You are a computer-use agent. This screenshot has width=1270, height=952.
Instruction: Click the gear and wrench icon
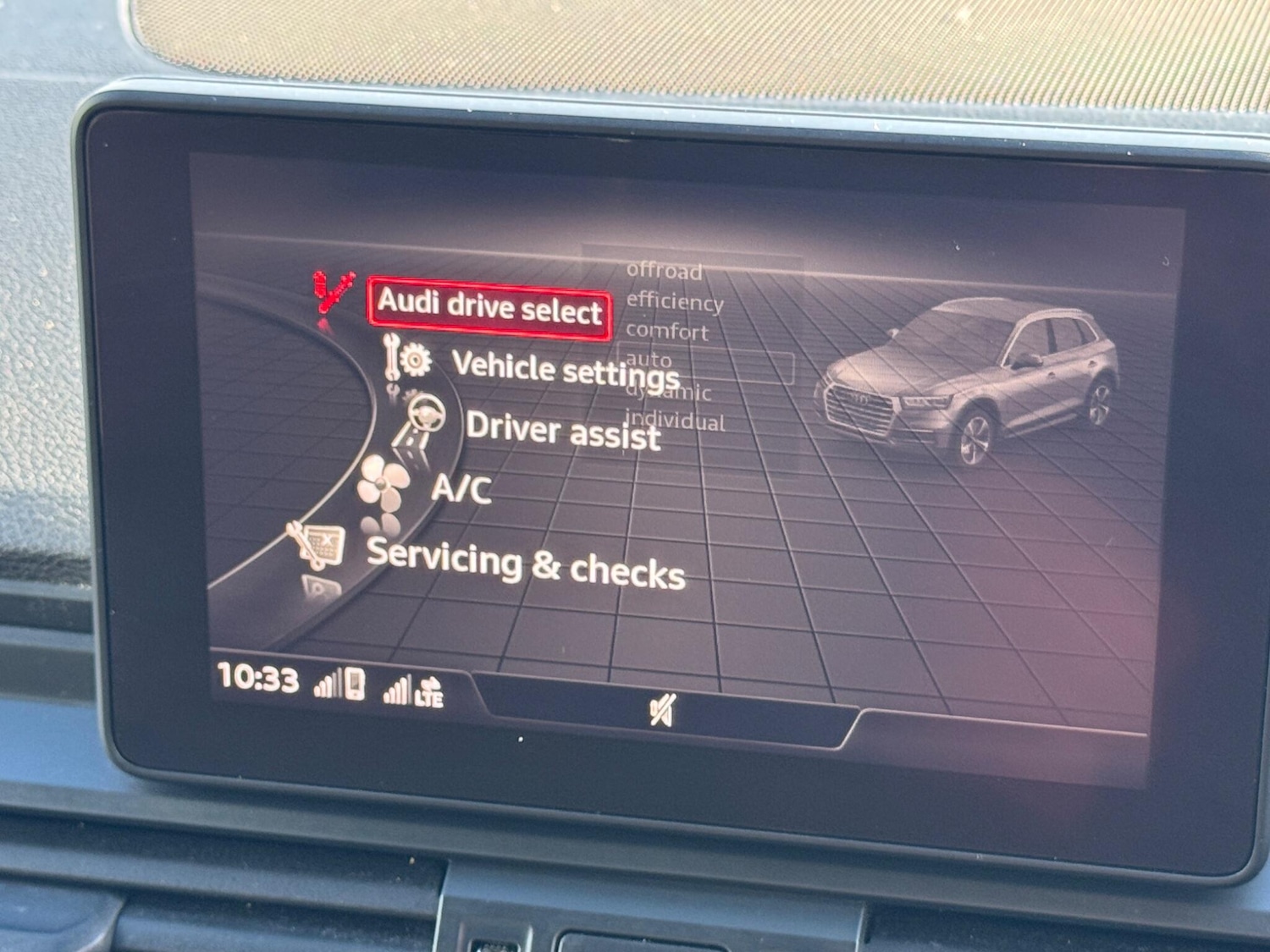tap(408, 359)
